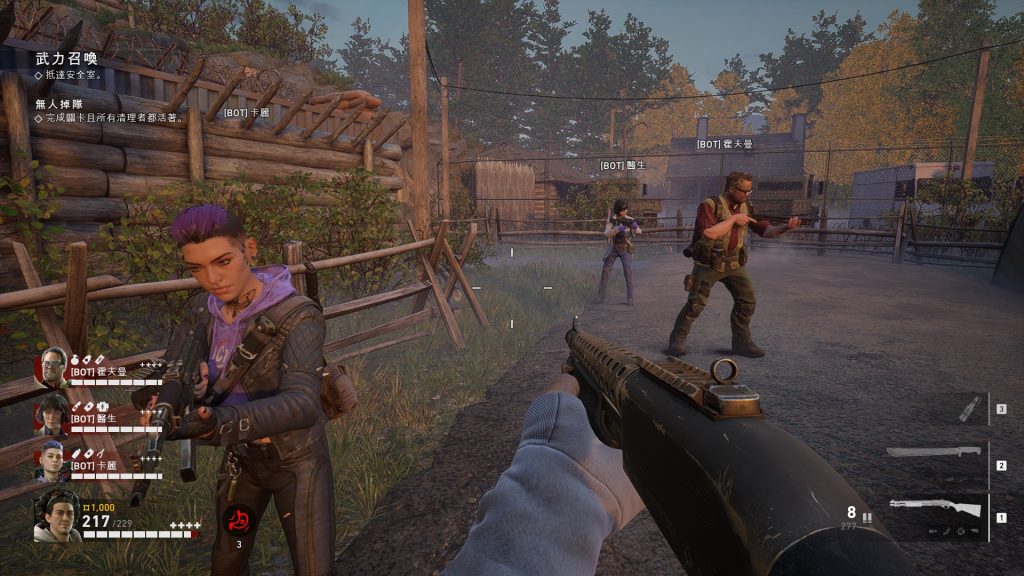Select the molotov bottle slot
This screenshot has height=576, width=1024.
[x=969, y=409]
